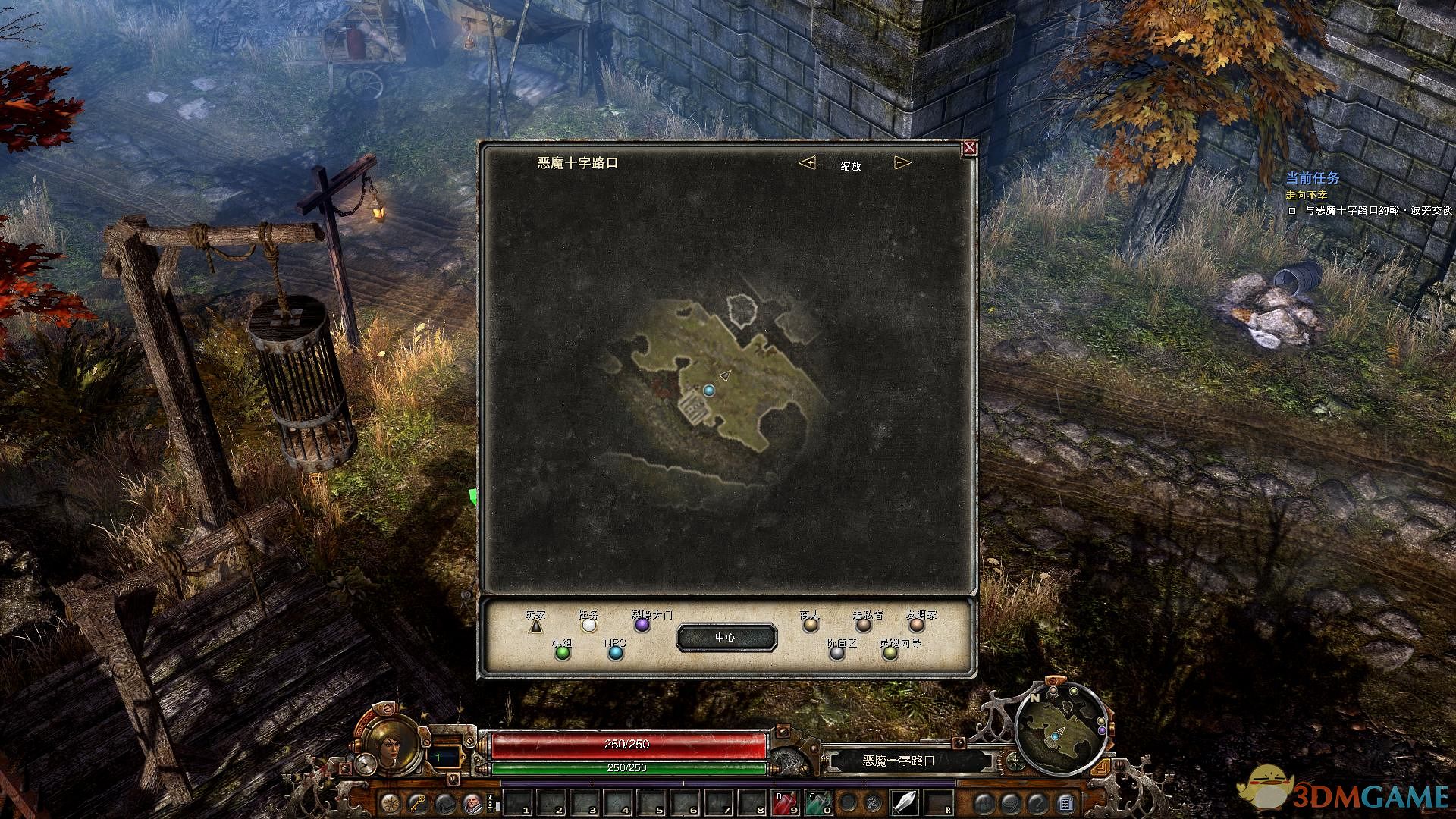Select the white 任务 quest legend orb

tap(589, 626)
